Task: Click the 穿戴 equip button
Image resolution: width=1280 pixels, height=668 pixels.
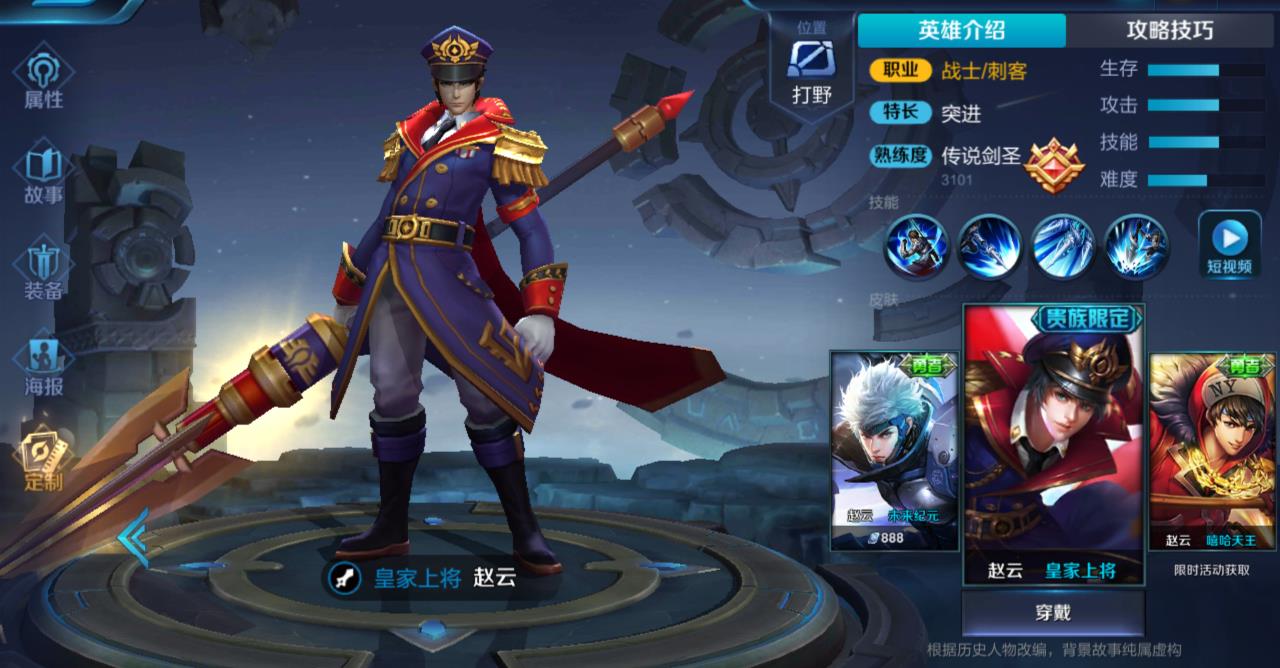Action: pos(1053,612)
